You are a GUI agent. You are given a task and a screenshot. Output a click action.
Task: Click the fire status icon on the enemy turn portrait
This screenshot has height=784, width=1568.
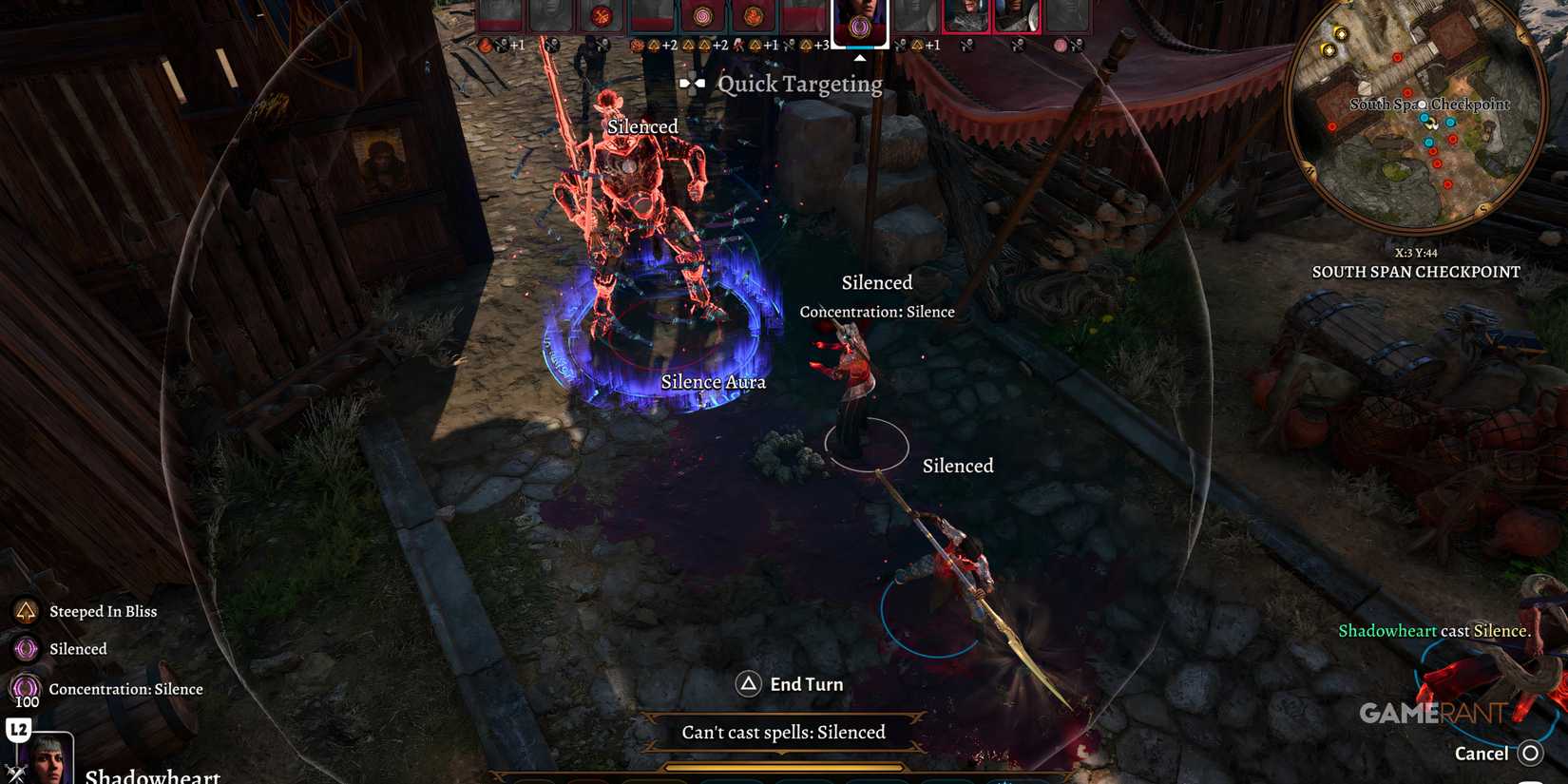[x=754, y=16]
